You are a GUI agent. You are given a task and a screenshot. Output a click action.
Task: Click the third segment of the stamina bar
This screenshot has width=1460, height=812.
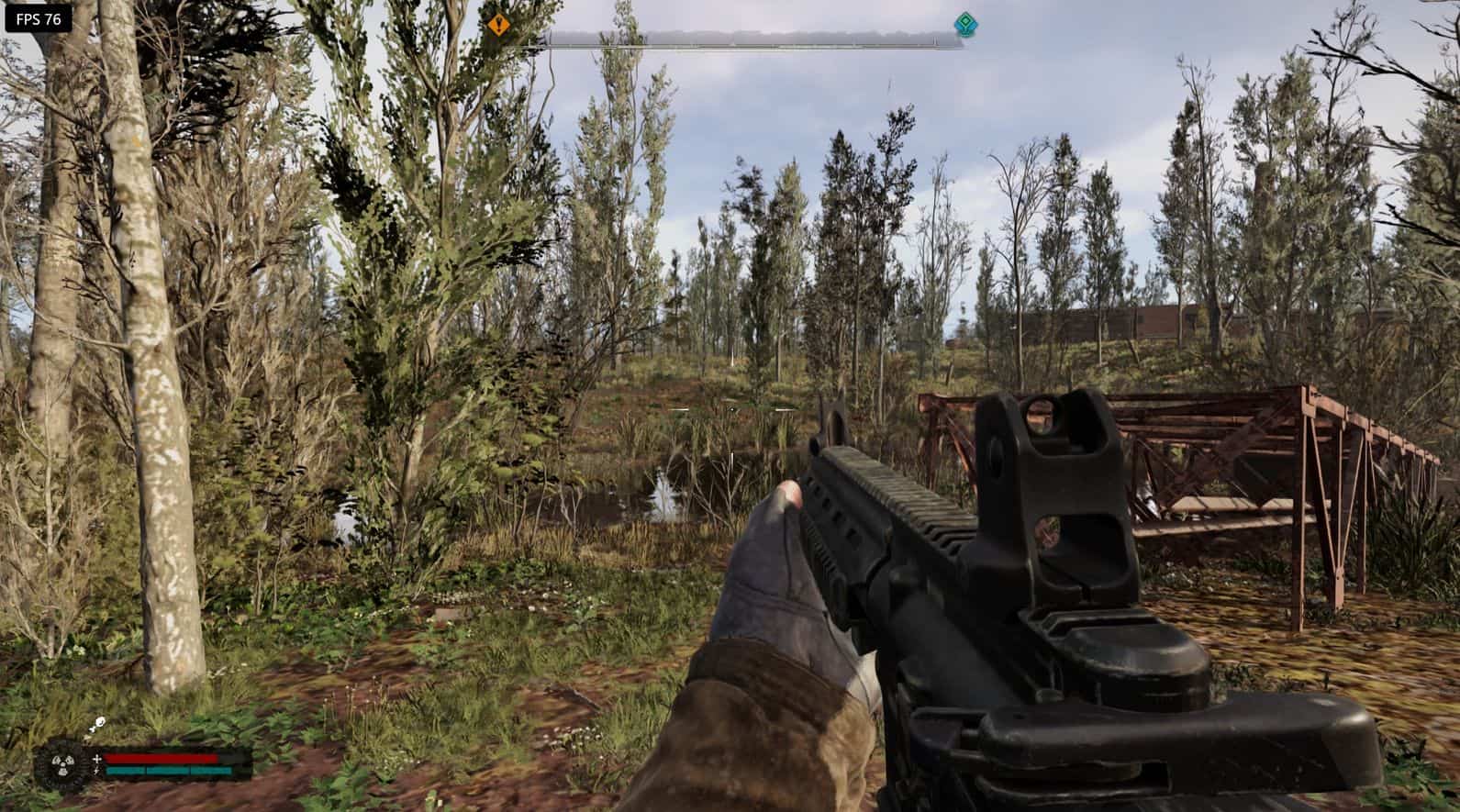(211, 771)
